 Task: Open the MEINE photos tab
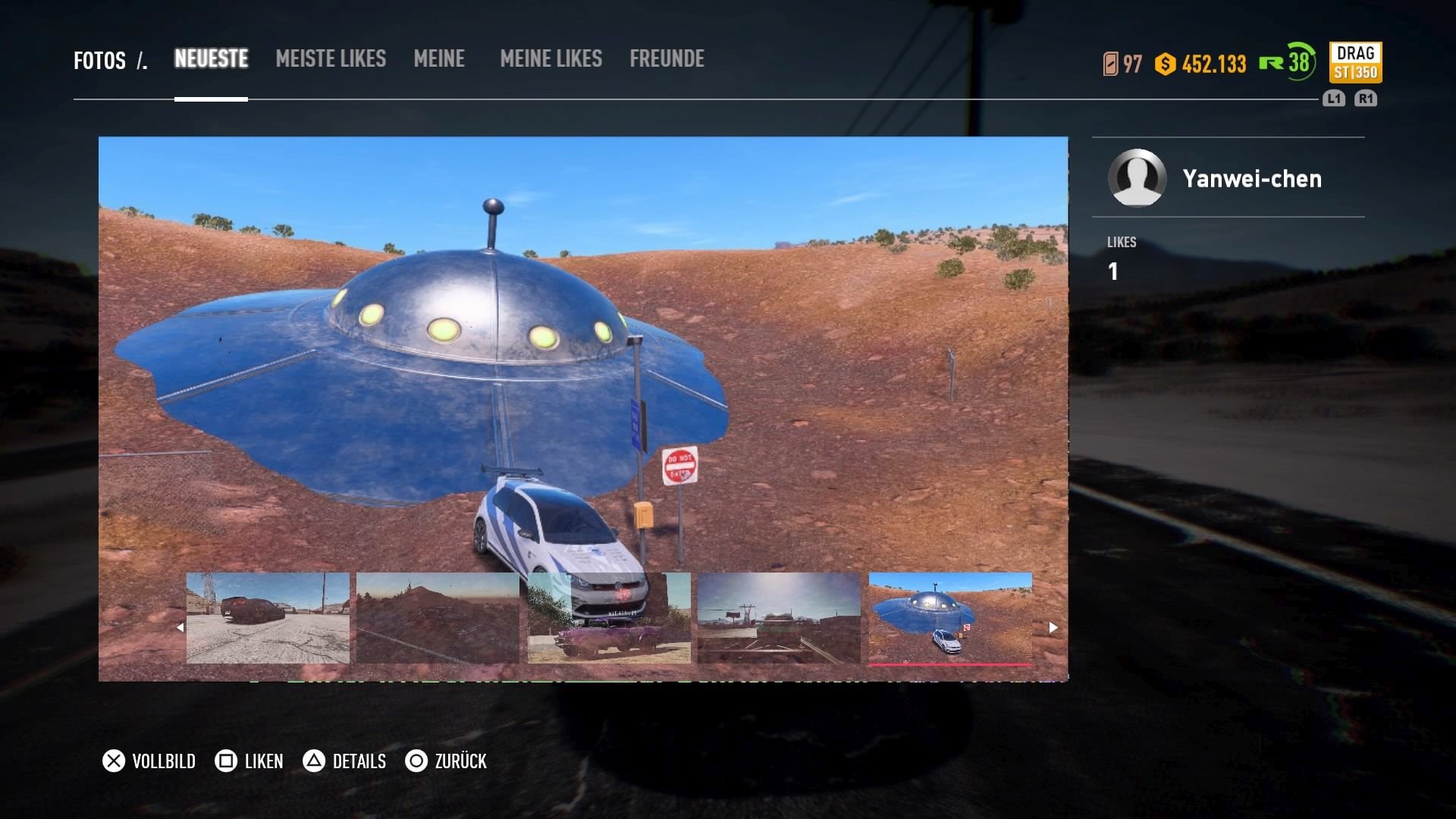click(x=439, y=59)
